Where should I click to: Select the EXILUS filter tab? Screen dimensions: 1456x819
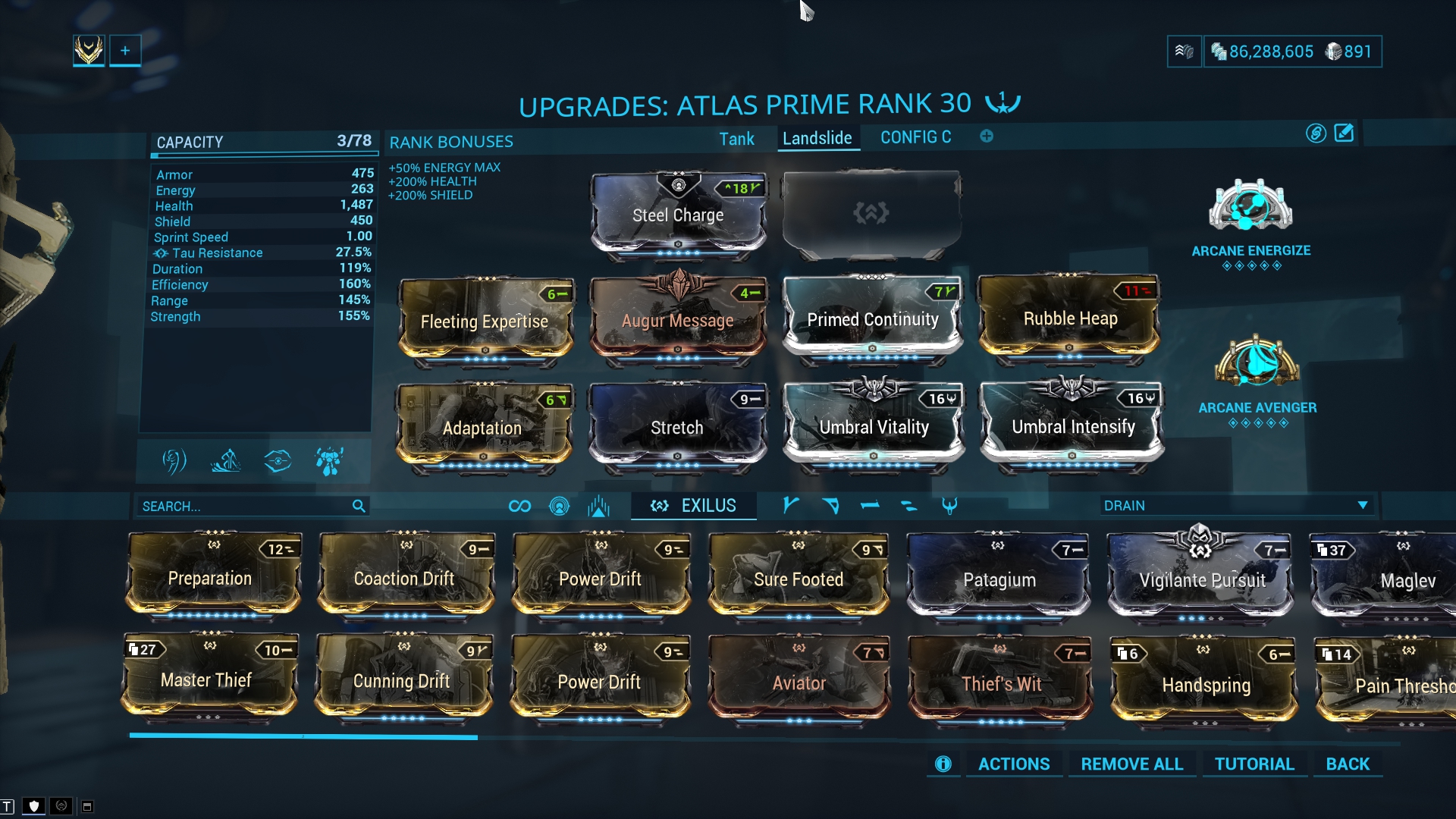coord(693,506)
